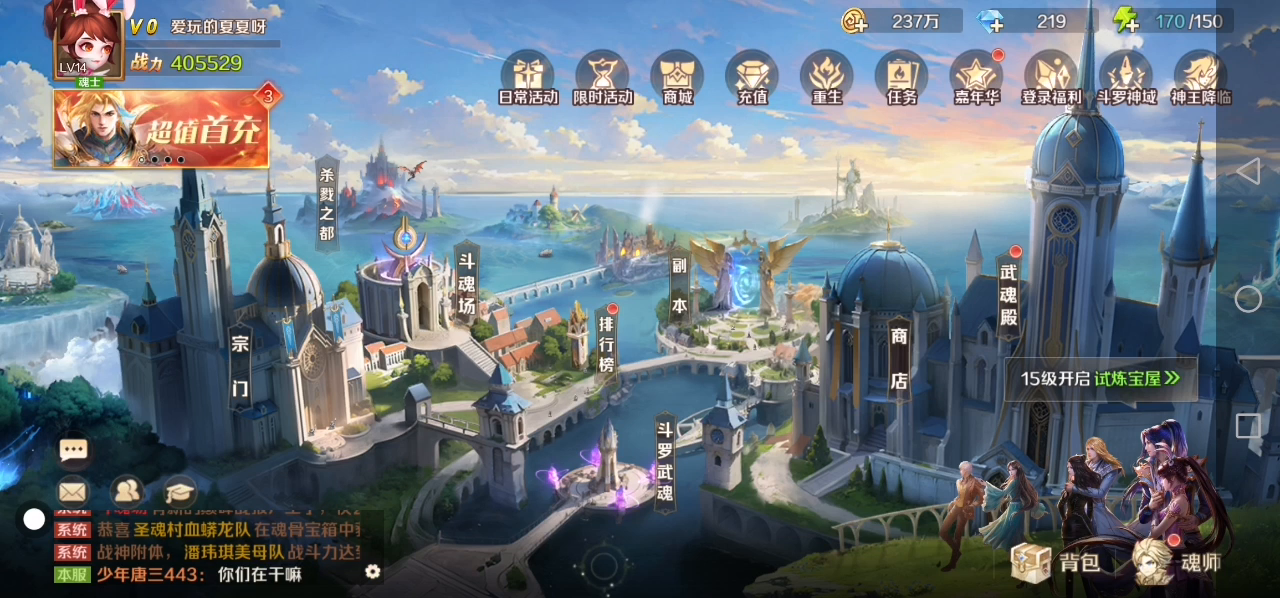This screenshot has height=598, width=1280.
Task: Open the 魂师 soul master button
Action: pos(1178,562)
